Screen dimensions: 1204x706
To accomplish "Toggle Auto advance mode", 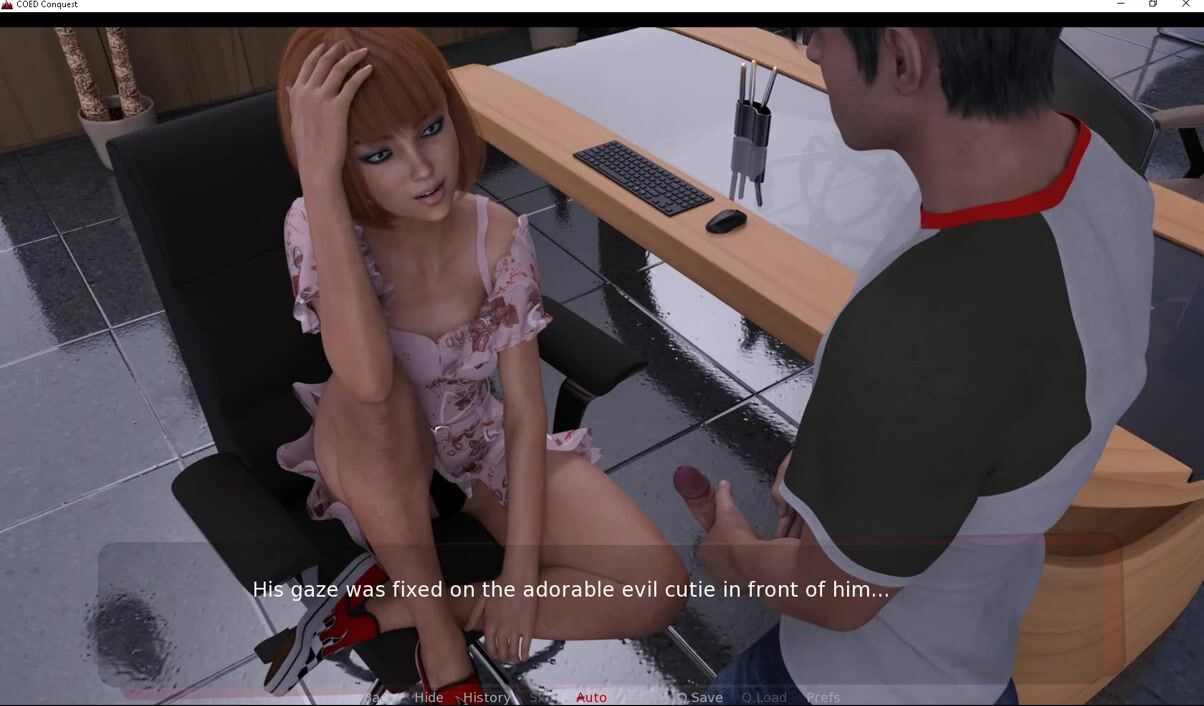I will tap(591, 697).
